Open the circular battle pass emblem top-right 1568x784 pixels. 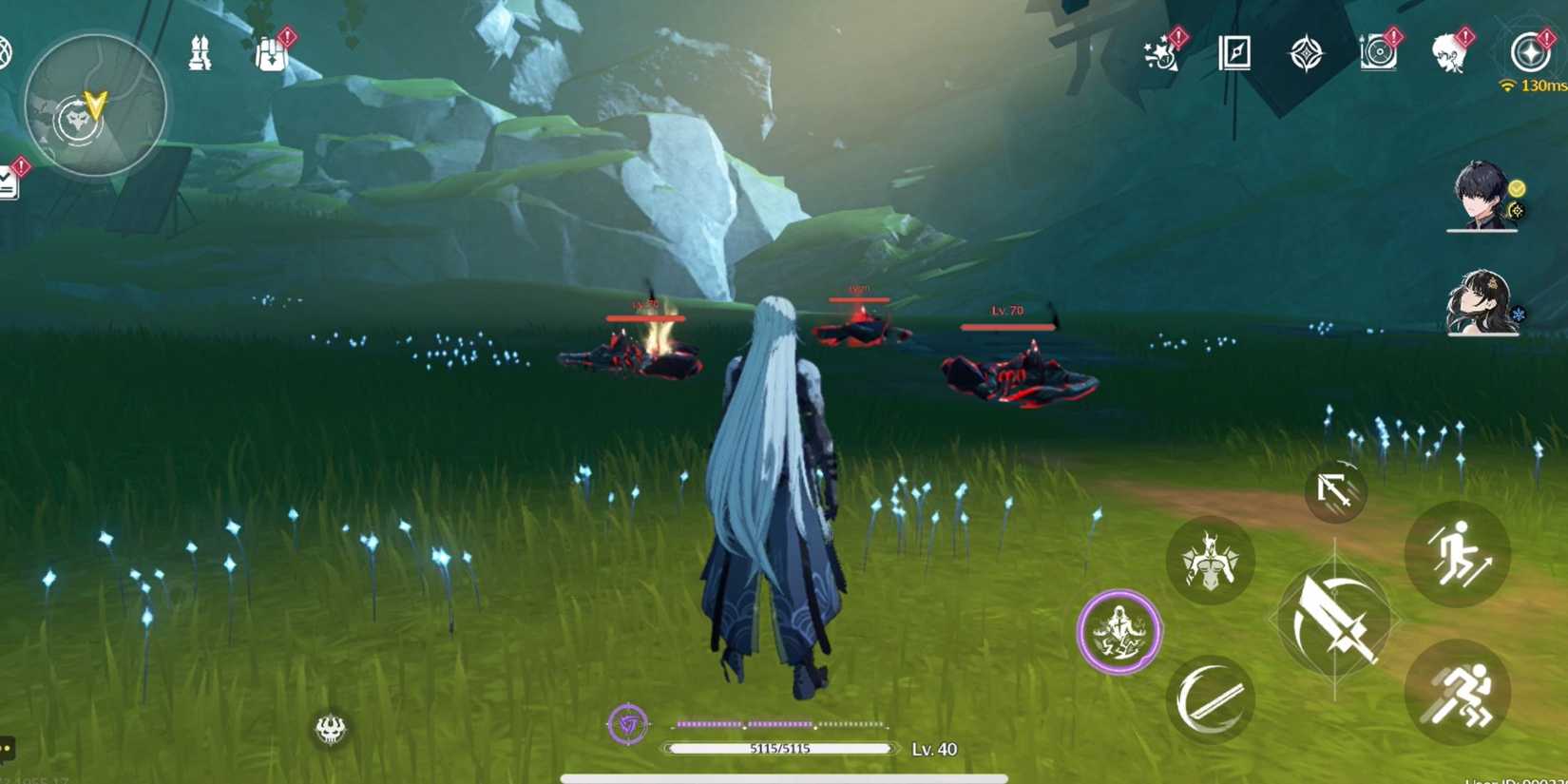1528,54
